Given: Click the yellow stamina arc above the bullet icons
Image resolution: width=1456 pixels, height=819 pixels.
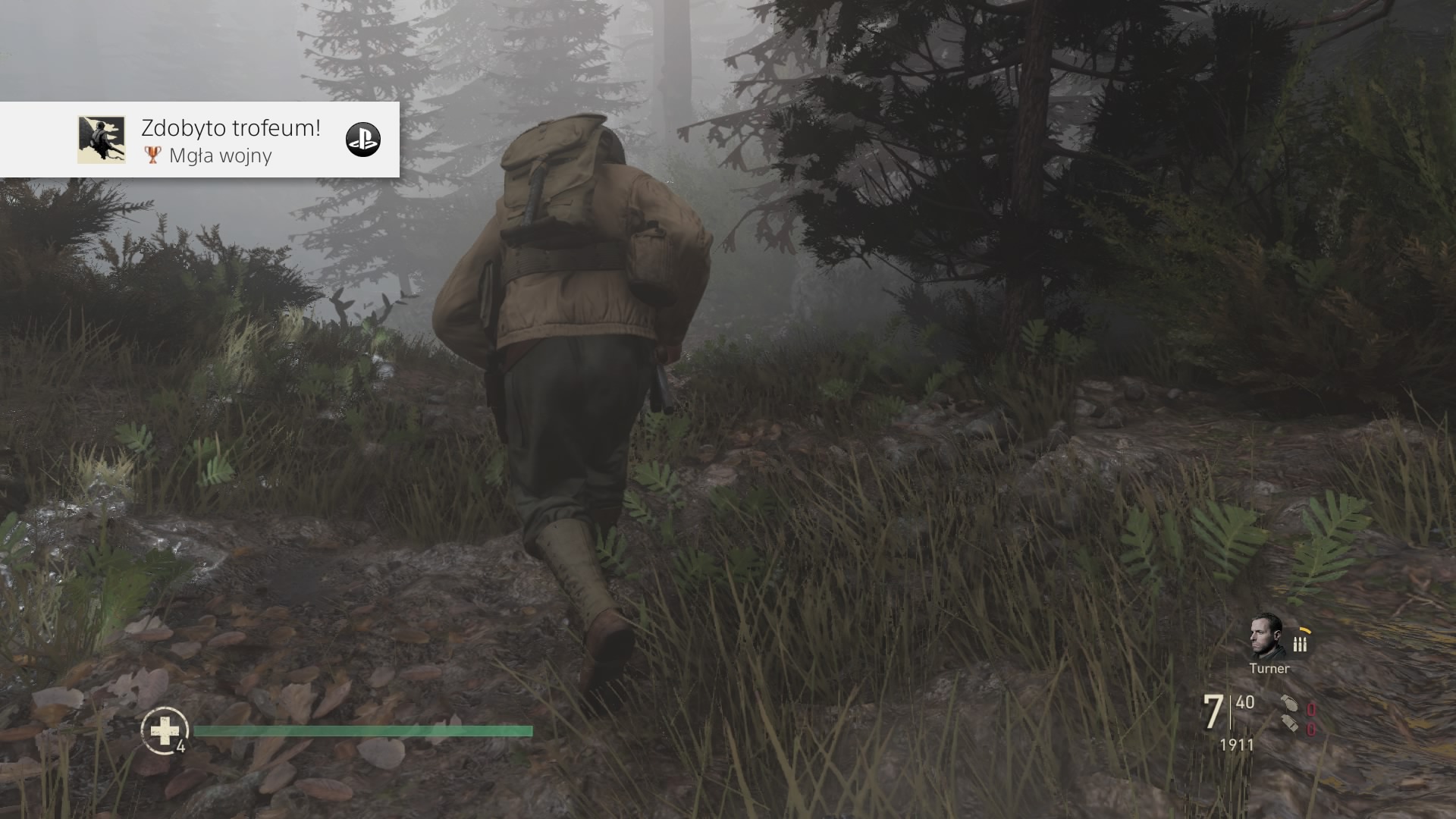Looking at the screenshot, I should point(1306,631).
